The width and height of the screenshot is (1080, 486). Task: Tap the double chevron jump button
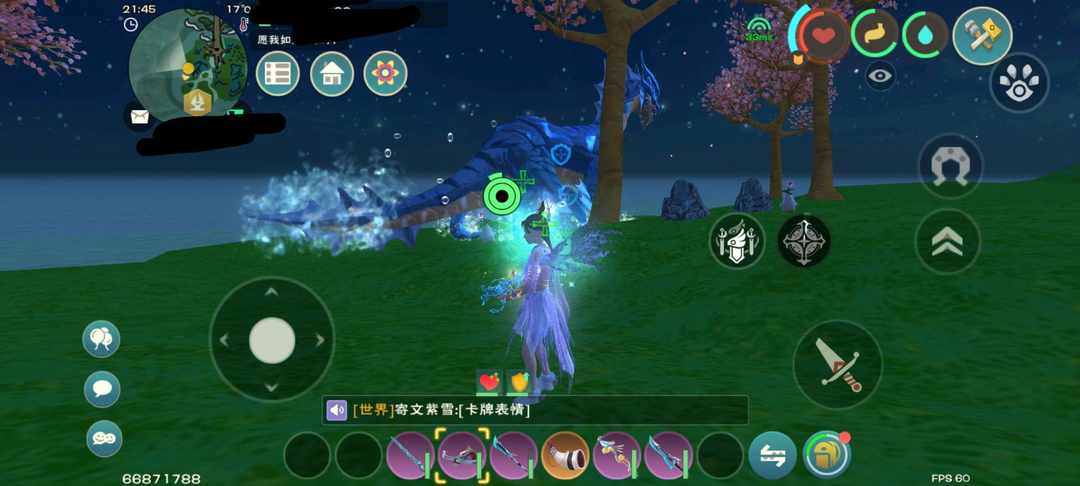point(947,241)
